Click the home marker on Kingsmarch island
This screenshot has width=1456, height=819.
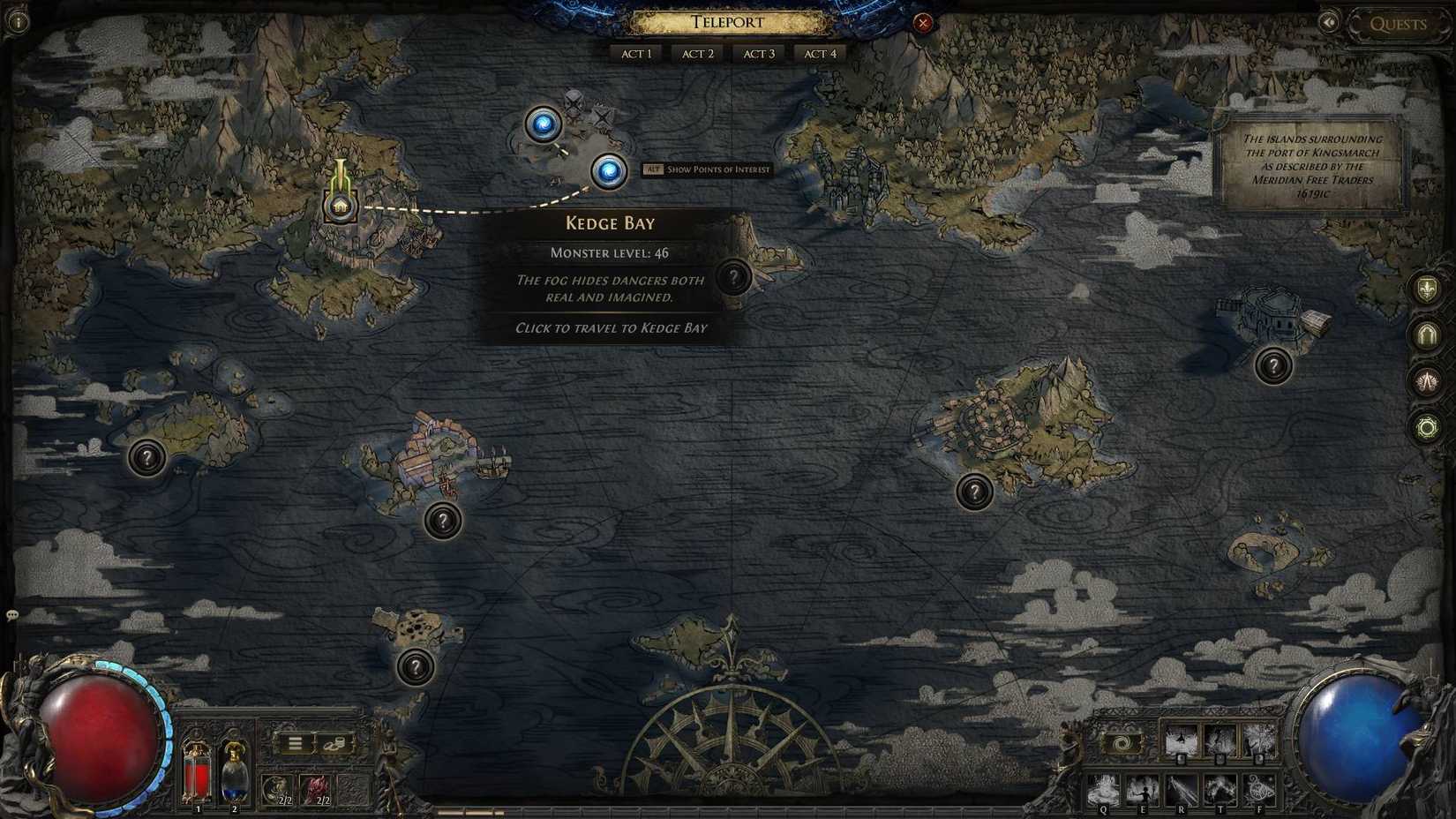[x=340, y=206]
